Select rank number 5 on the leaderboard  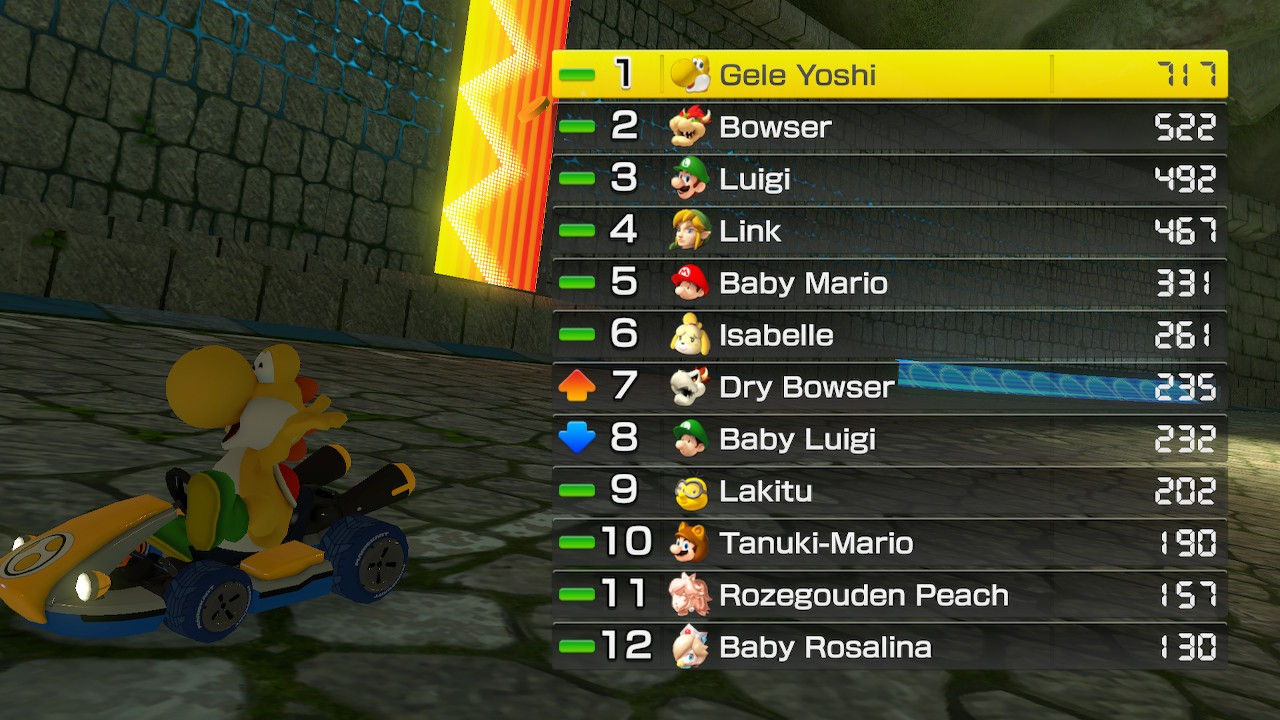[623, 283]
